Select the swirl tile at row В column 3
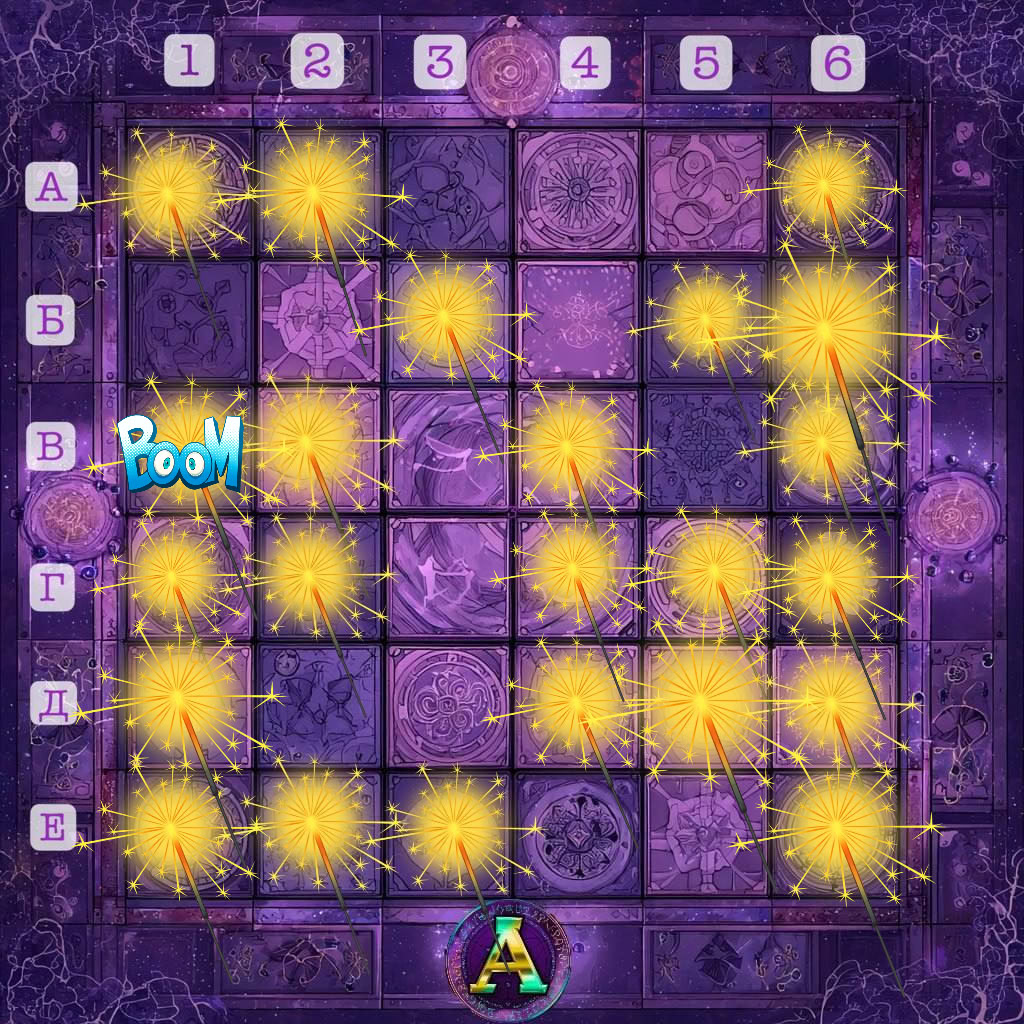1024x1024 pixels. coord(448,448)
